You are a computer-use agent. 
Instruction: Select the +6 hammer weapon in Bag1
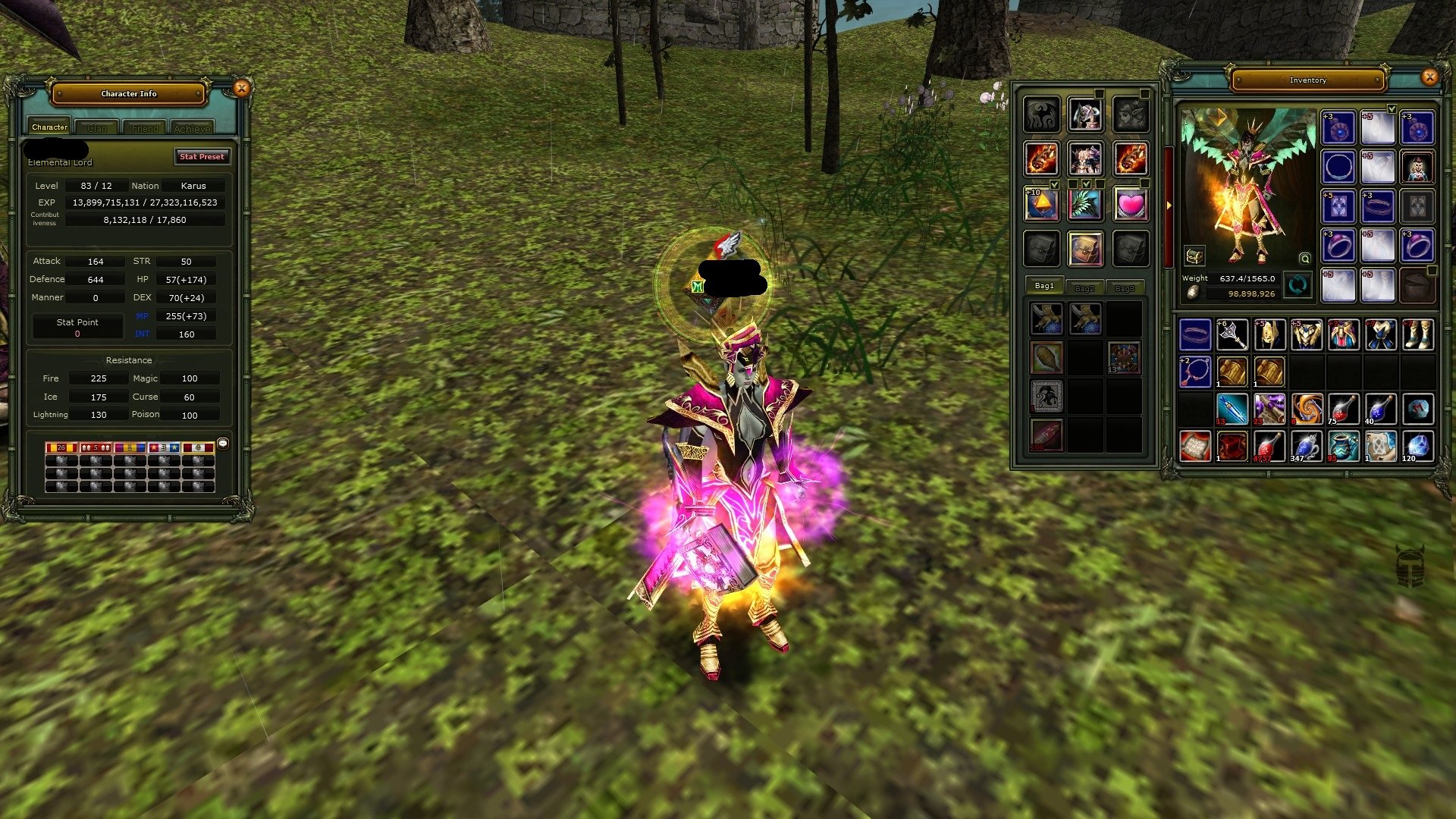click(1232, 334)
